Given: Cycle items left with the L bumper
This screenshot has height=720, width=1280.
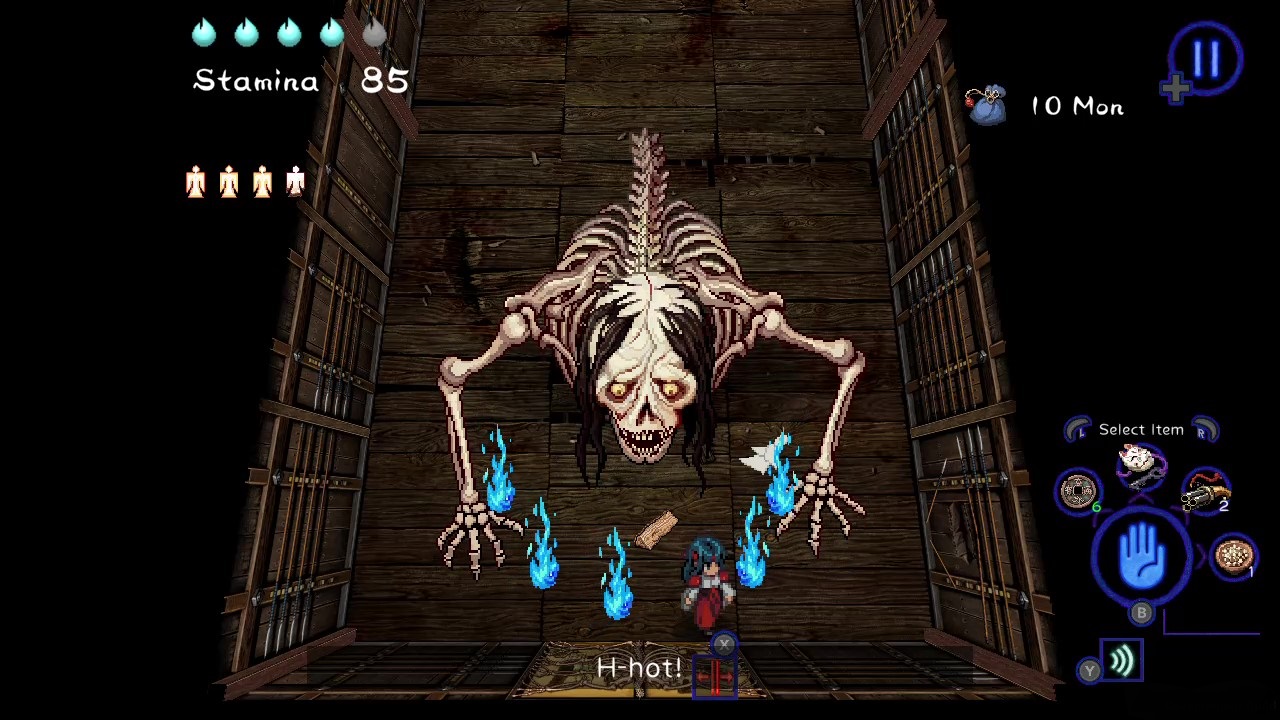Looking at the screenshot, I should (1078, 428).
